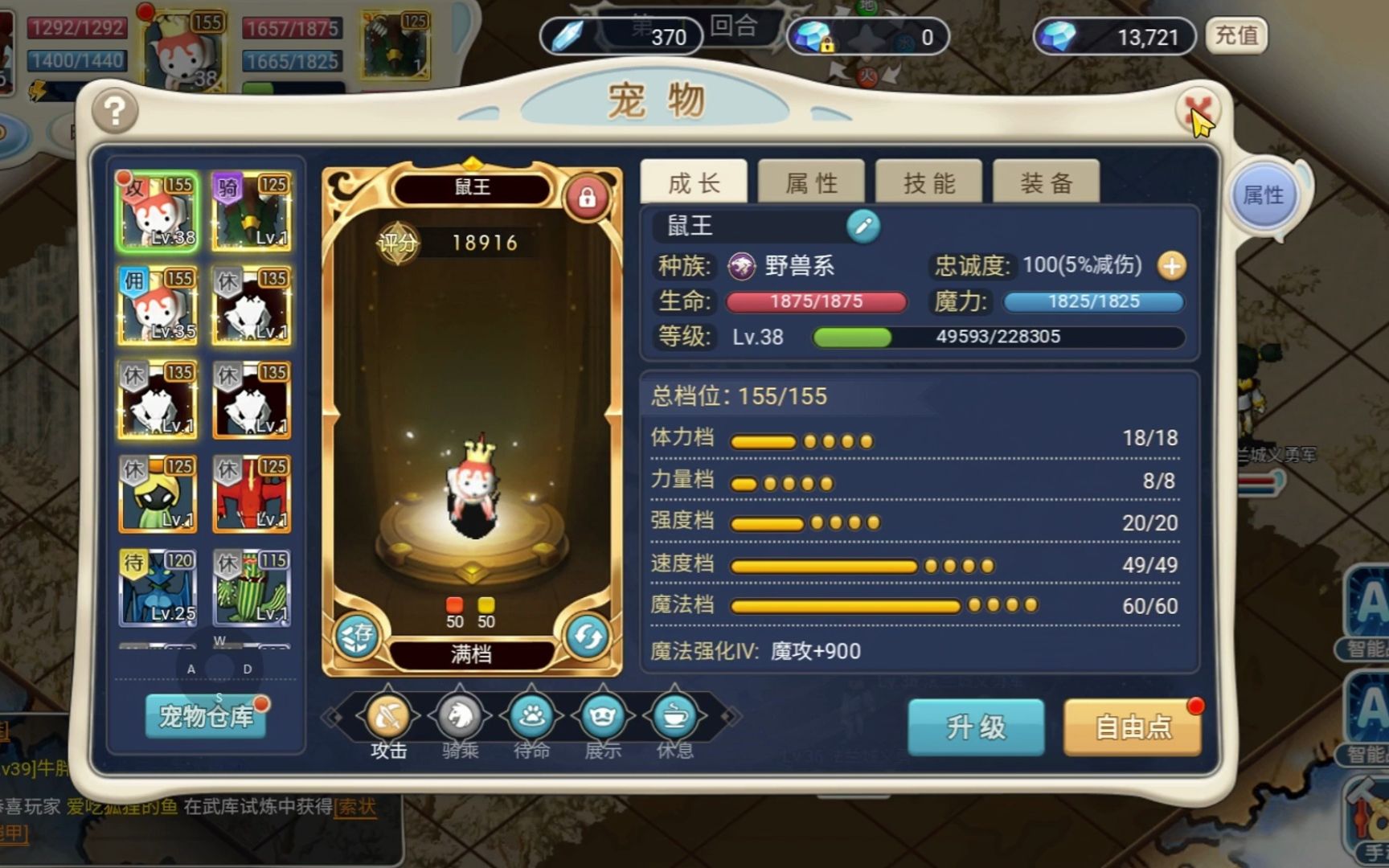Switch to the 装备 tab

pyautogui.click(x=1046, y=182)
